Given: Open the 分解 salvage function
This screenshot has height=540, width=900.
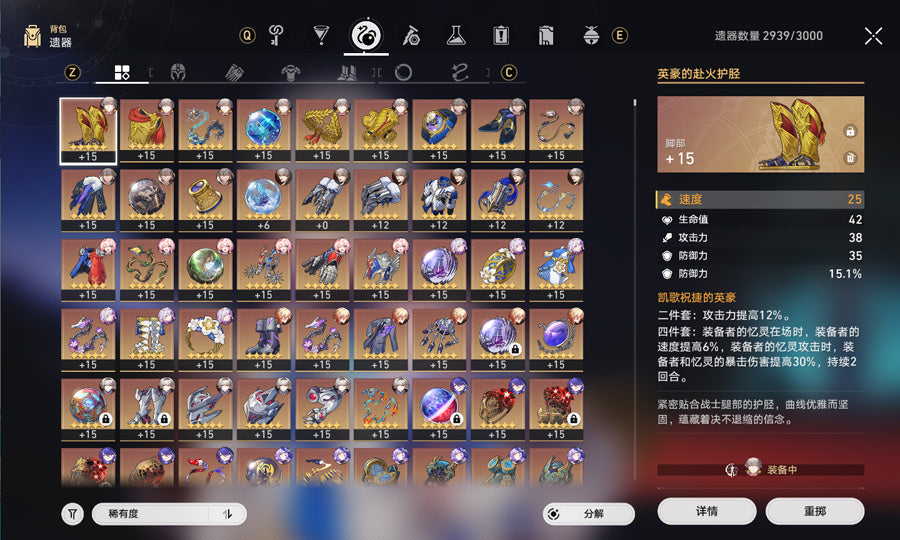Looking at the screenshot, I should coord(590,514).
